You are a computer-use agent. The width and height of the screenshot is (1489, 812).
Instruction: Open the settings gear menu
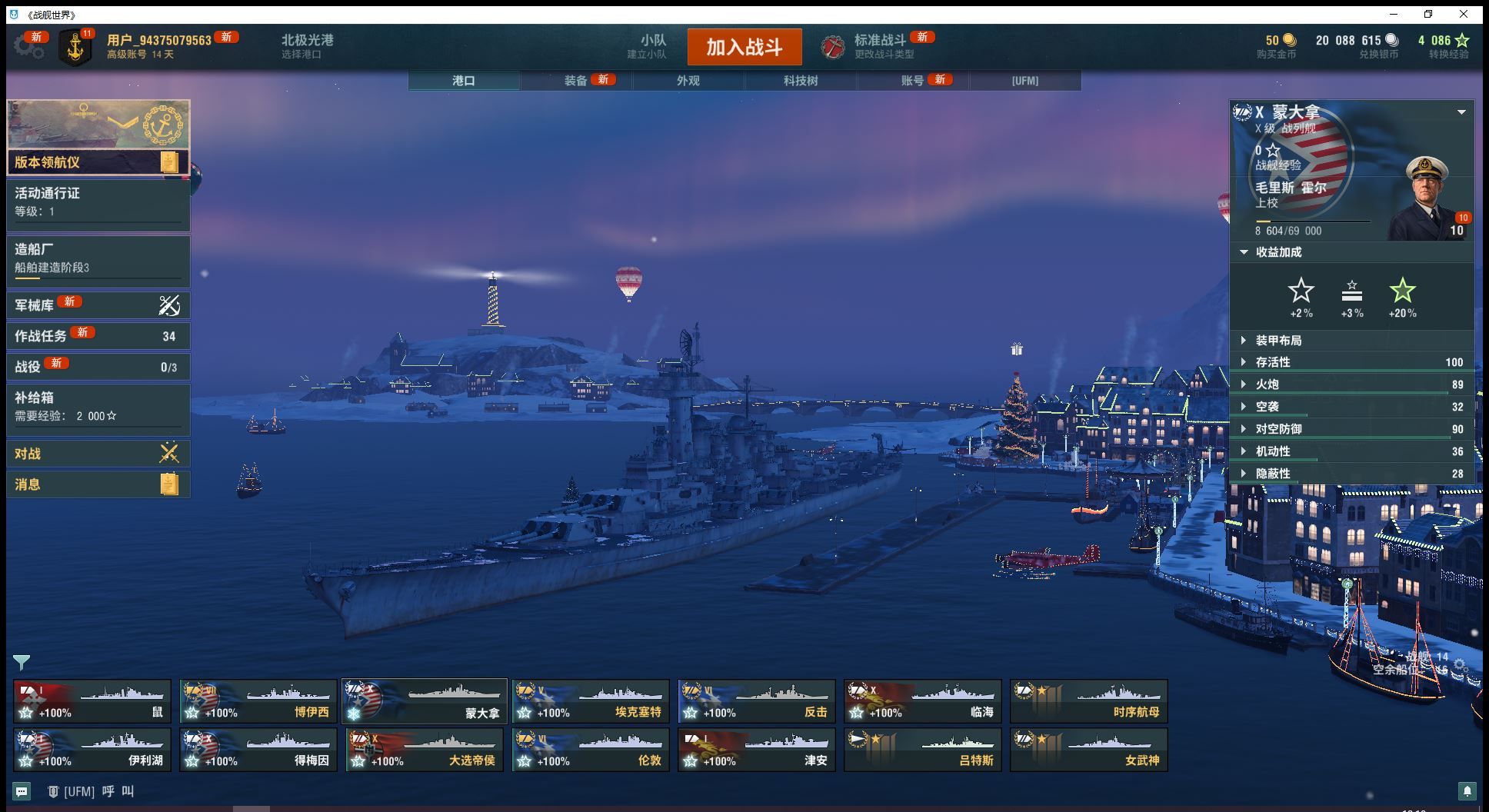point(28,47)
